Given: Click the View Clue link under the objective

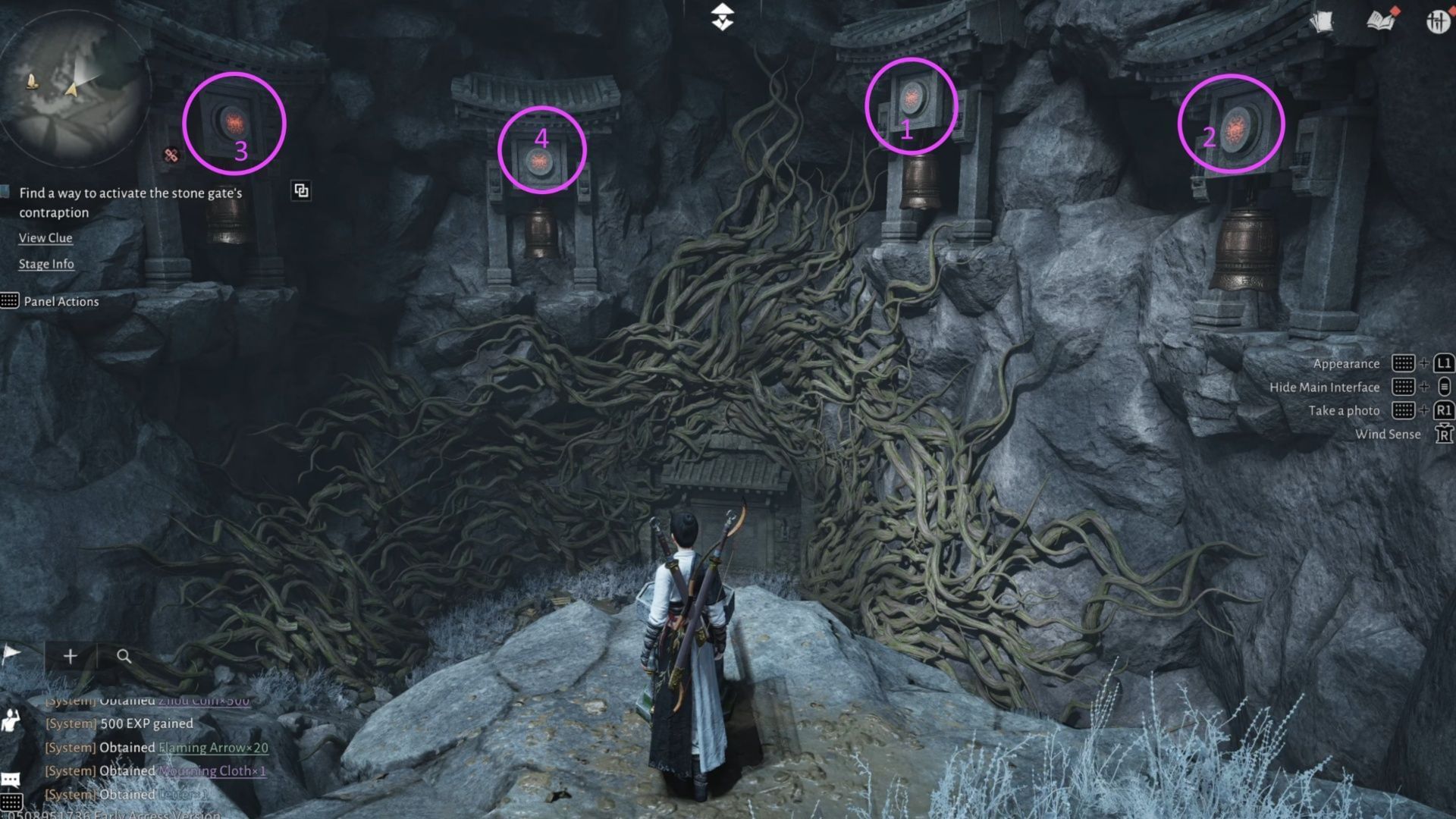Looking at the screenshot, I should [x=45, y=238].
